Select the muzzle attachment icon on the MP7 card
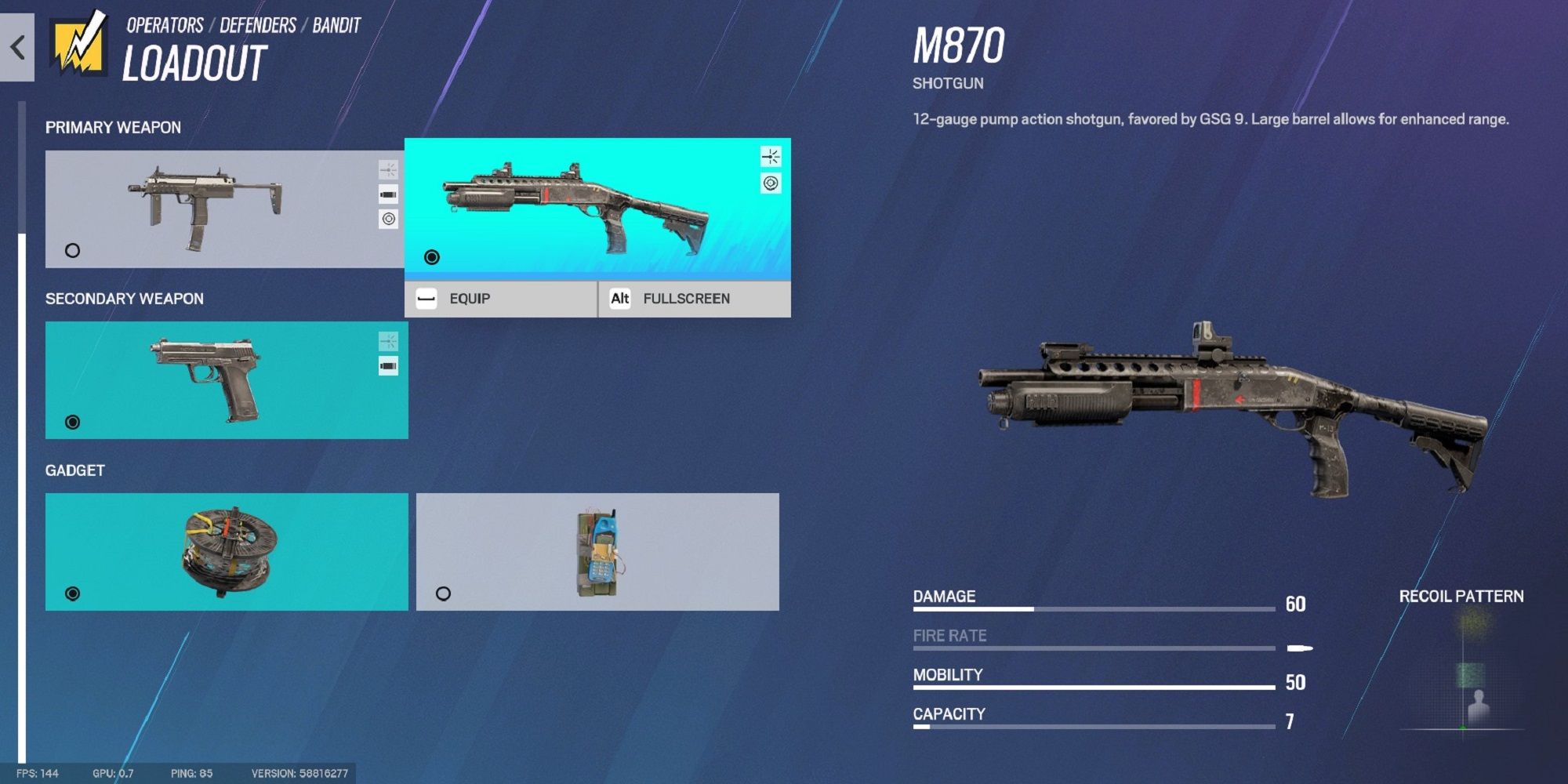 pyautogui.click(x=387, y=168)
